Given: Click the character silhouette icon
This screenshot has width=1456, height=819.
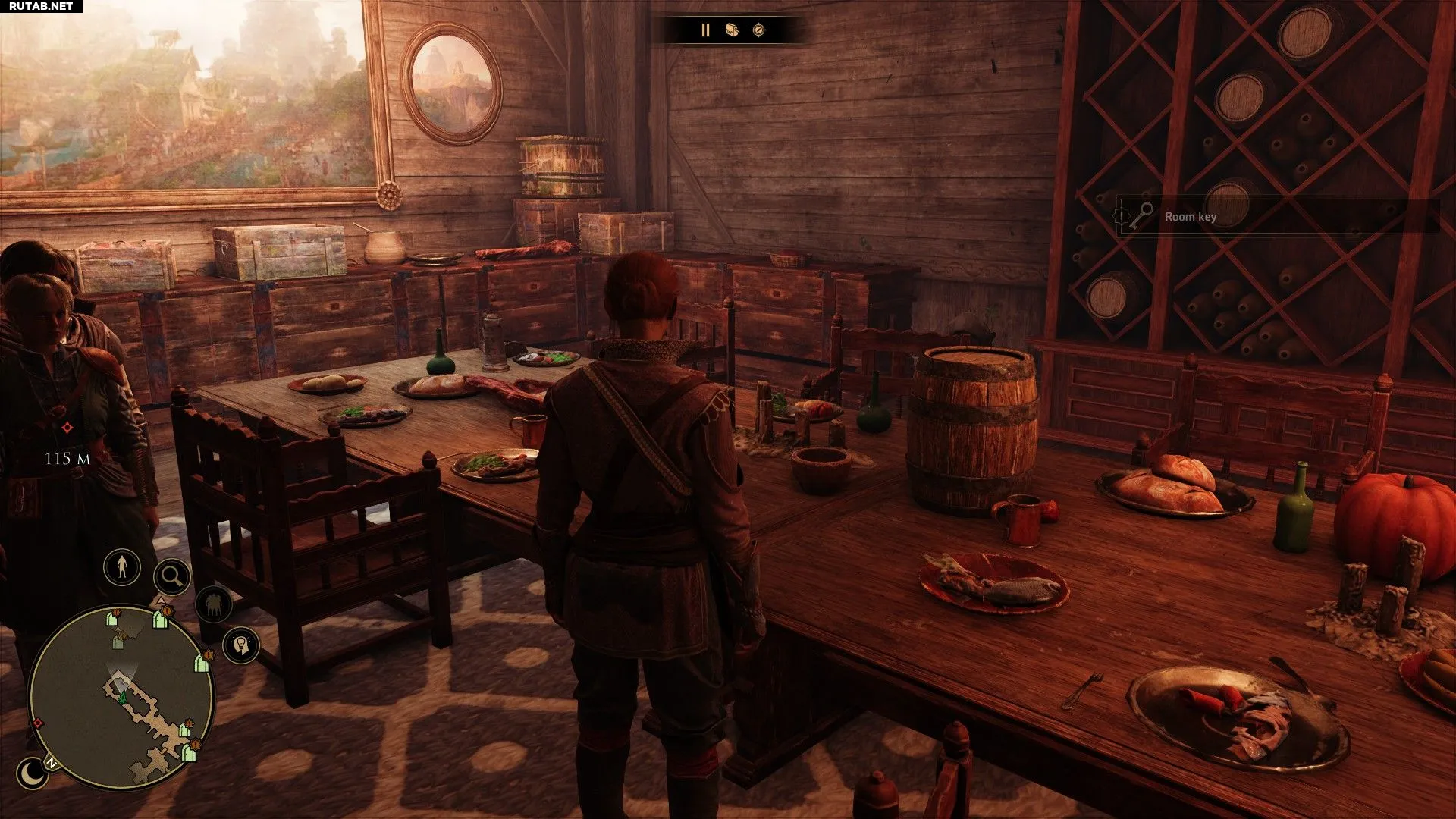Looking at the screenshot, I should 122,566.
